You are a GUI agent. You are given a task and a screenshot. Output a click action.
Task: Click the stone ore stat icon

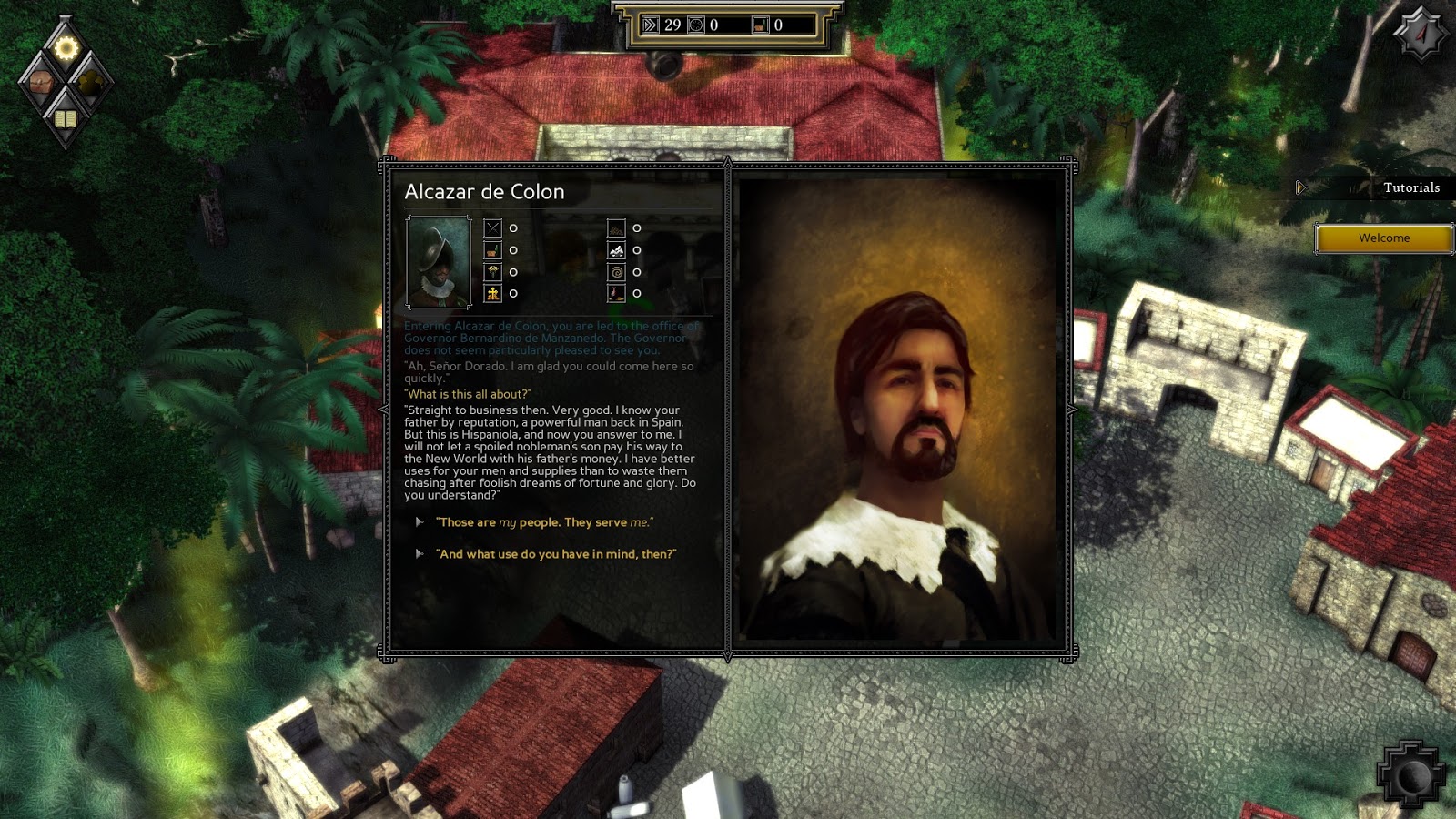[x=617, y=249]
